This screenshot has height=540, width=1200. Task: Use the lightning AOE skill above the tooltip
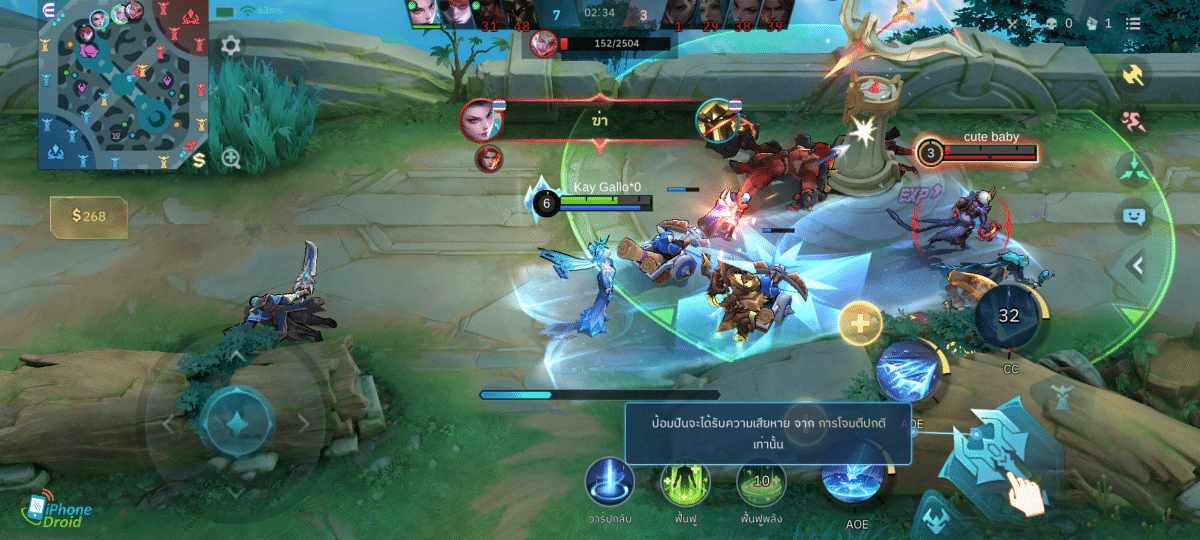907,372
